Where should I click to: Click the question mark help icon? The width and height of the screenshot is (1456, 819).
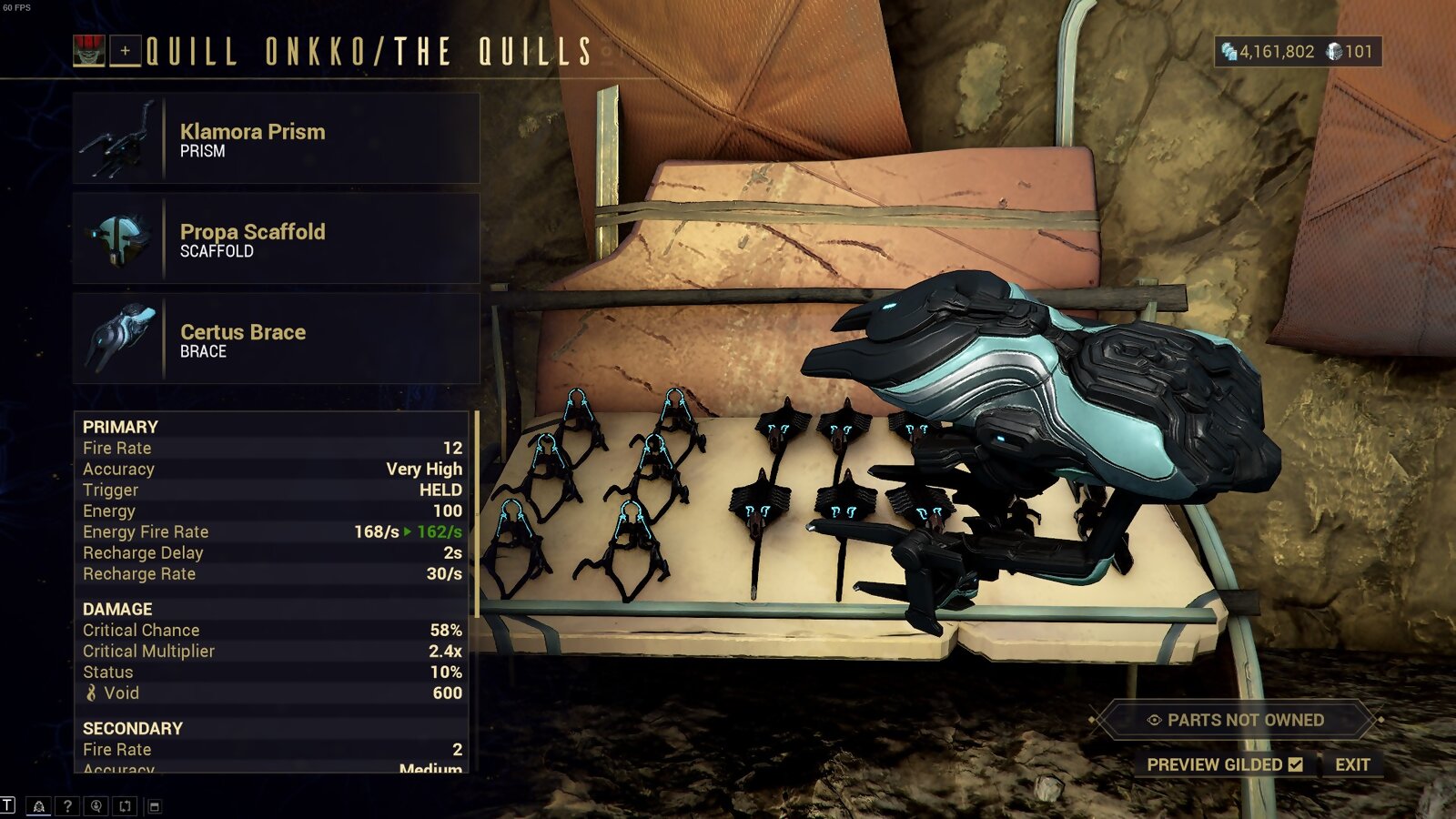(67, 806)
